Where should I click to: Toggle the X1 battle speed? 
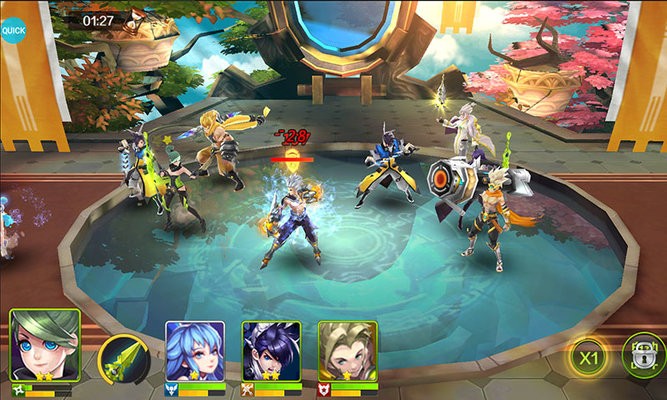tap(589, 358)
